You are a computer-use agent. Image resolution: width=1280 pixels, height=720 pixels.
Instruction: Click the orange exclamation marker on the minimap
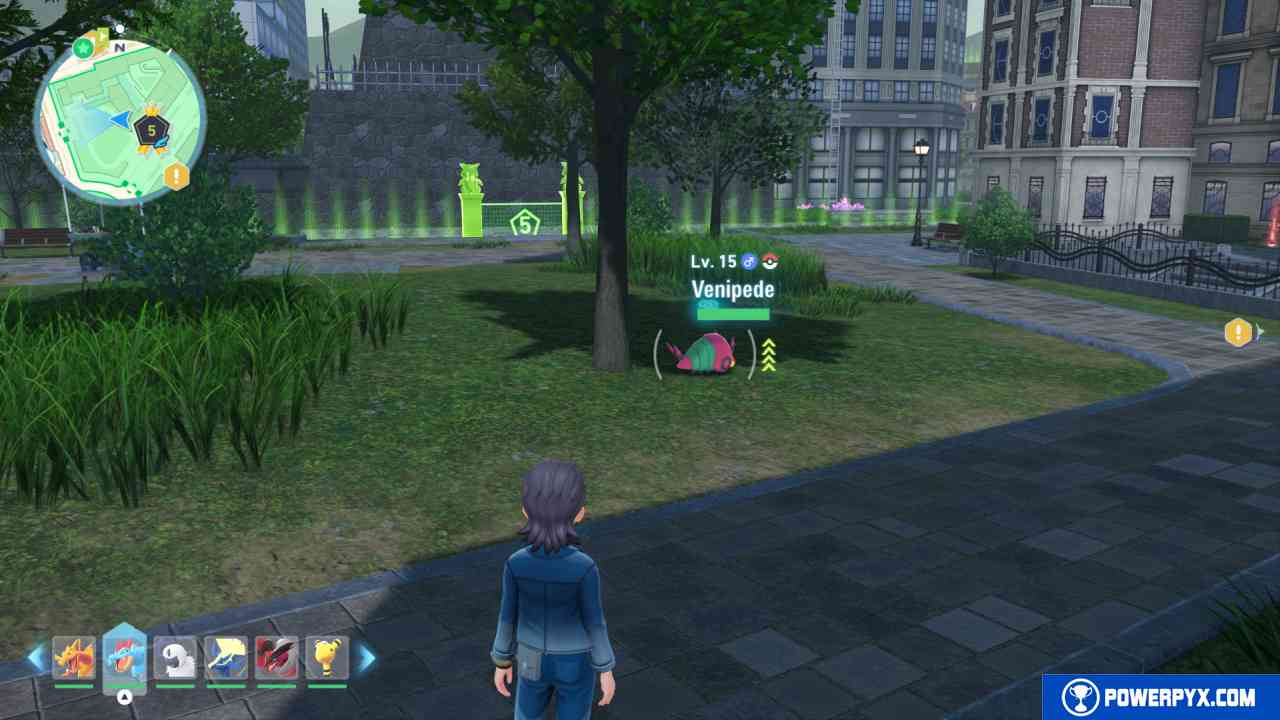[x=177, y=177]
